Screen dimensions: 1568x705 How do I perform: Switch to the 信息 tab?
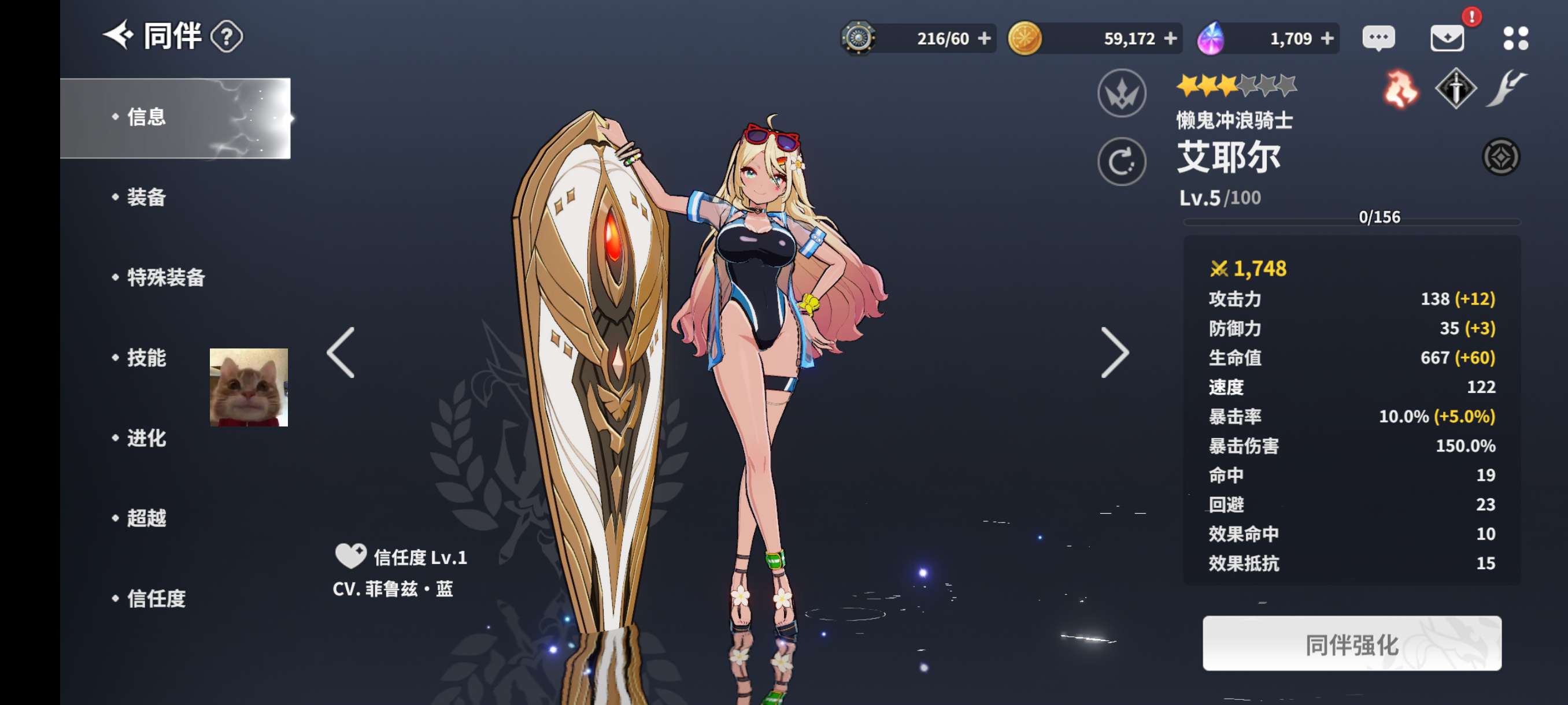click(146, 117)
